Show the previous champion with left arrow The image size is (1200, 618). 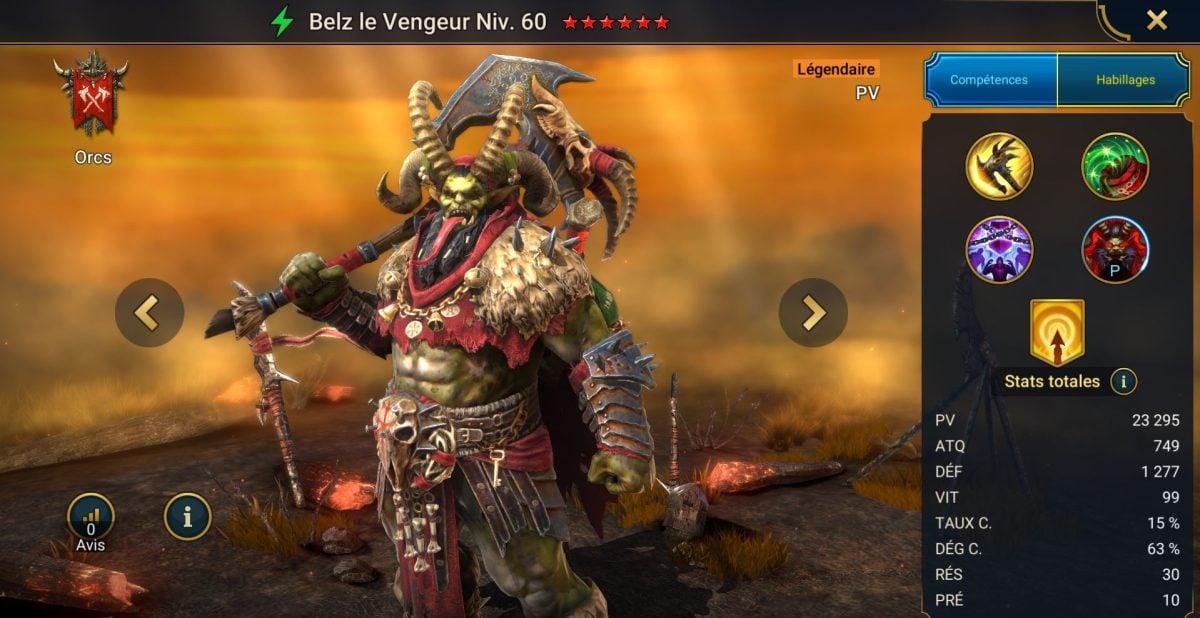(149, 312)
